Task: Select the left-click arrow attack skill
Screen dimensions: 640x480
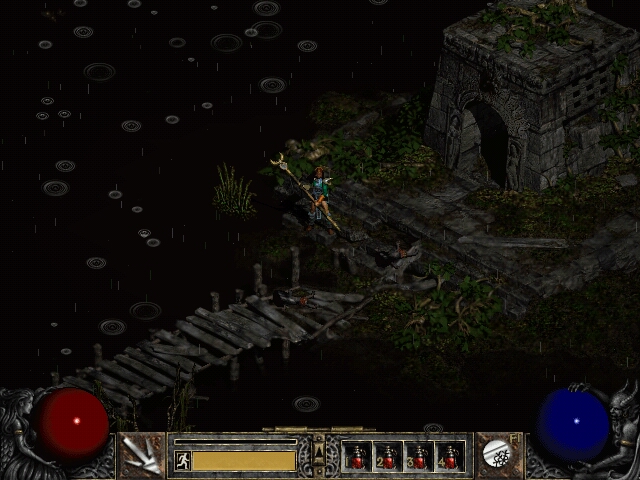Action: (x=140, y=455)
